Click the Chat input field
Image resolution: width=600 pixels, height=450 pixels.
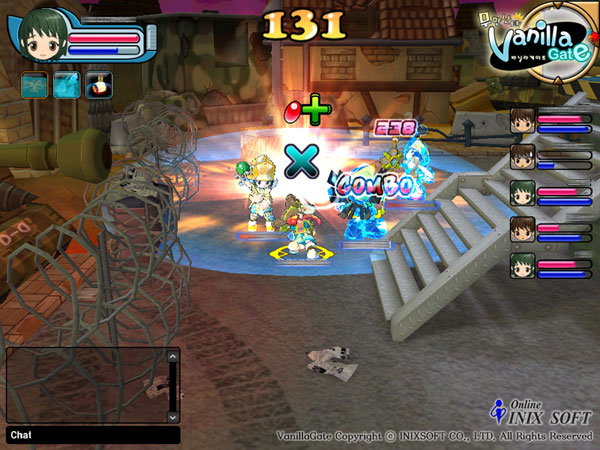[100, 435]
